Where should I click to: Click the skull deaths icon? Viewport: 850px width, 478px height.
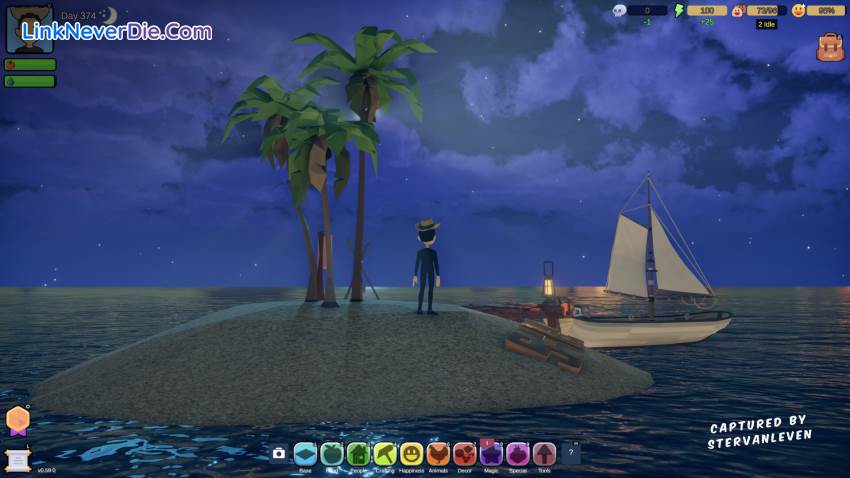[619, 11]
